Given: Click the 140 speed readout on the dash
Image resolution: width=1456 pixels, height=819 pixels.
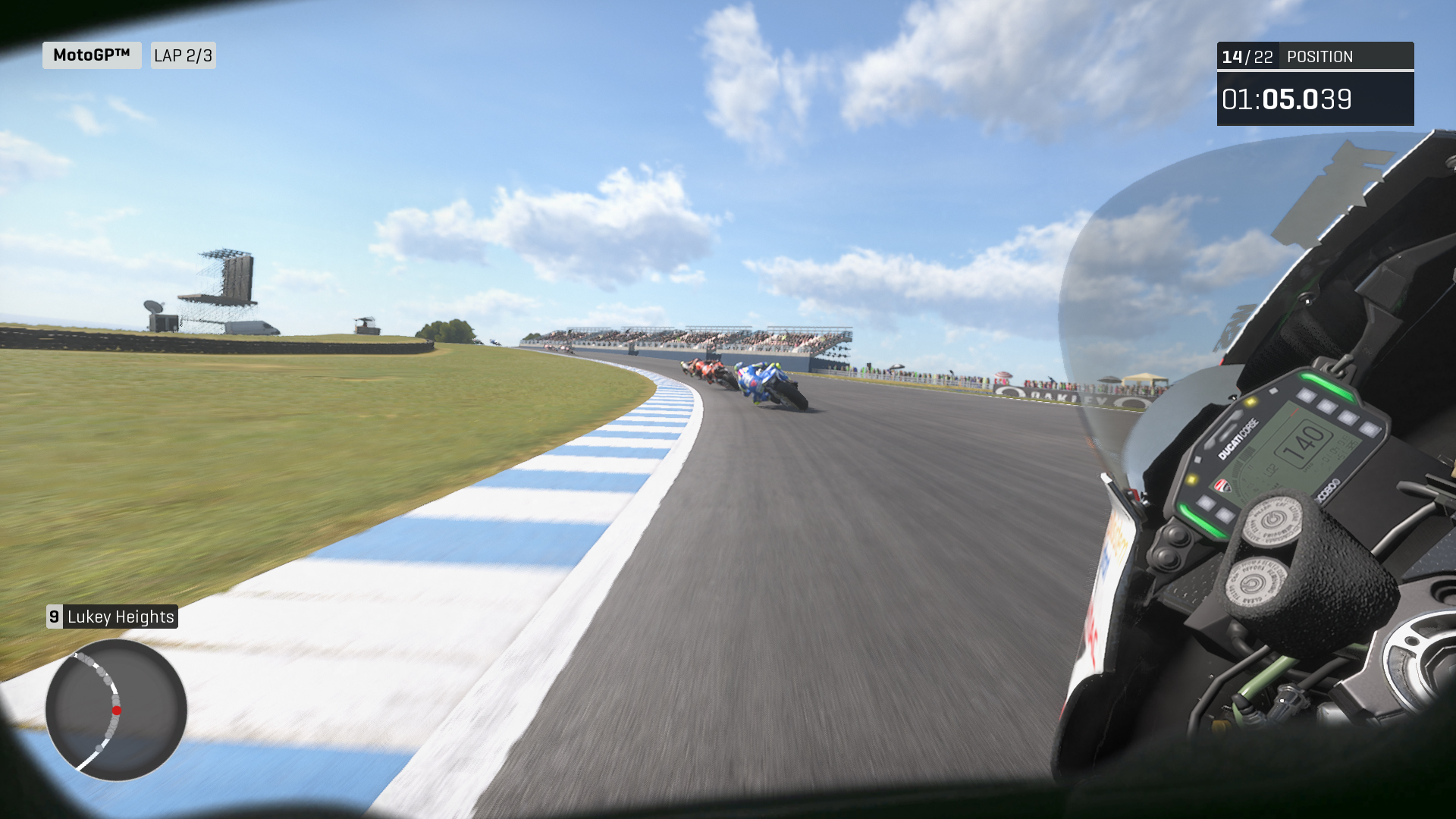Looking at the screenshot, I should (1304, 446).
